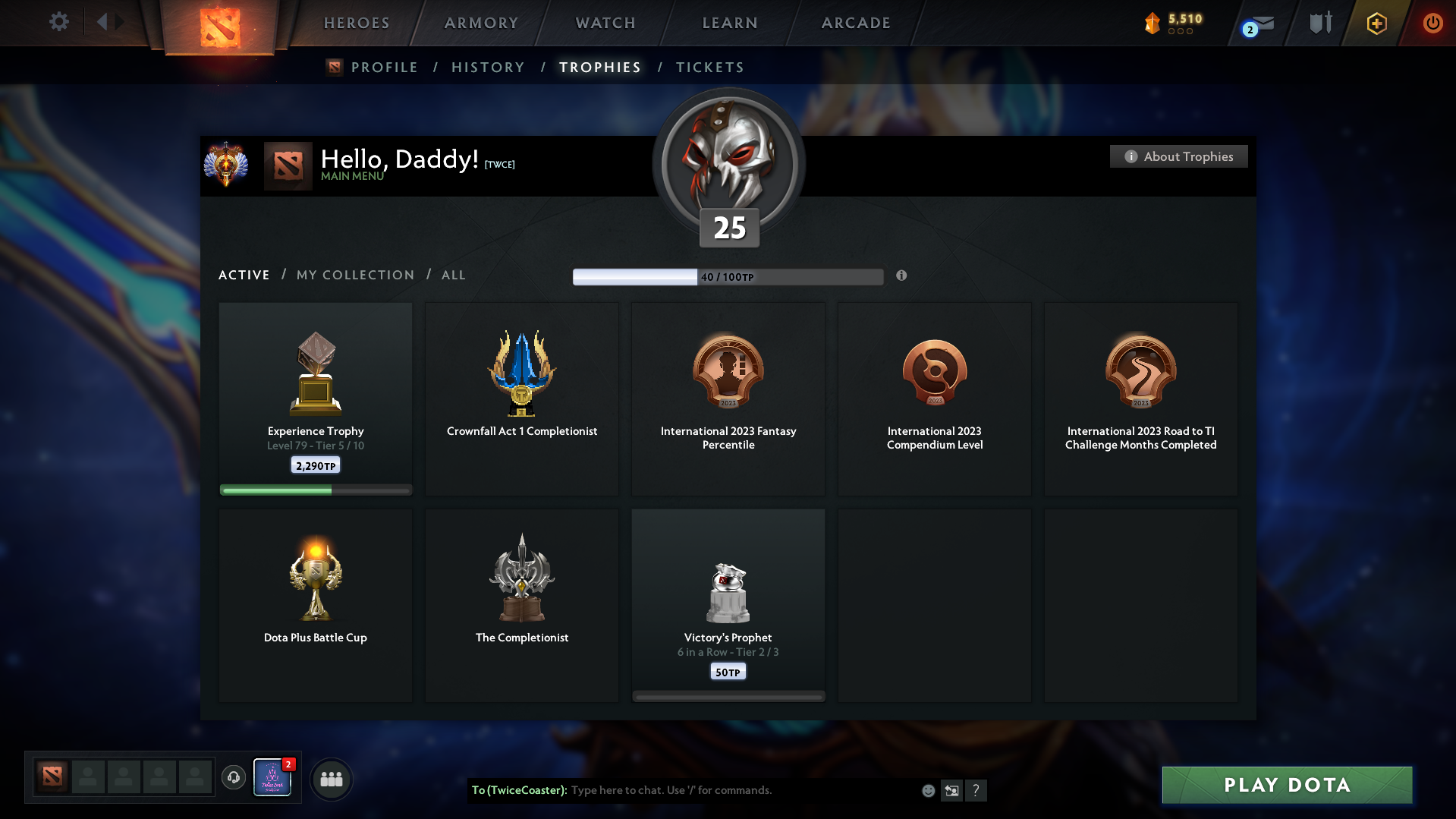The height and width of the screenshot is (819, 1456).
Task: Click the About Trophies button
Action: click(1178, 156)
